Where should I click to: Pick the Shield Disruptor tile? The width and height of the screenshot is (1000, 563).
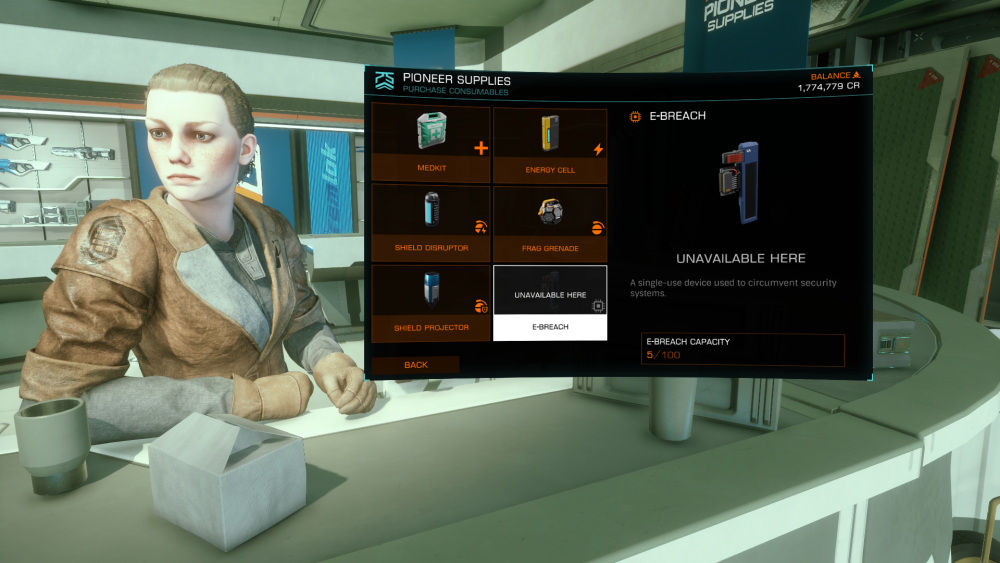(x=431, y=223)
